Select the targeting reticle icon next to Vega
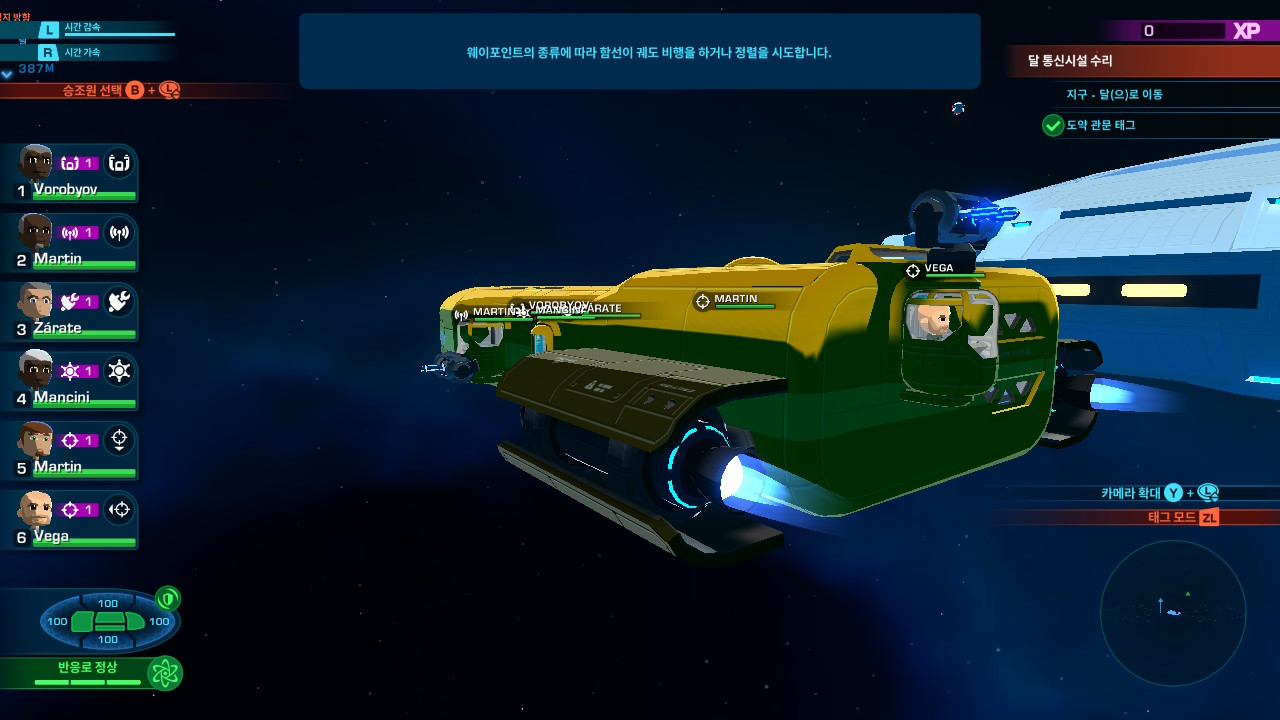 pos(120,510)
